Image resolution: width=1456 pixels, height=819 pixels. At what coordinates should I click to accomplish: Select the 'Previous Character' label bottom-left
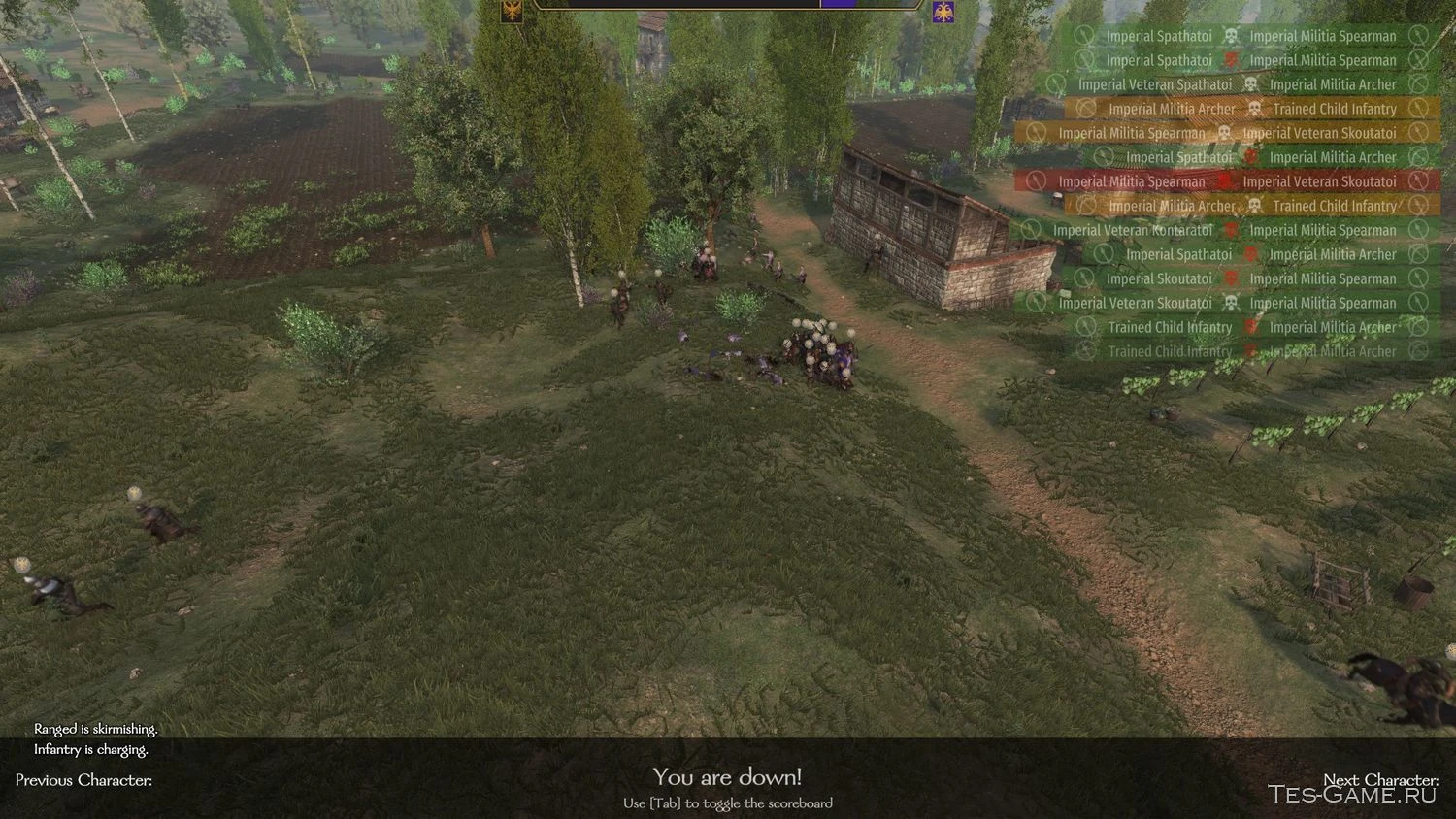coord(82,780)
